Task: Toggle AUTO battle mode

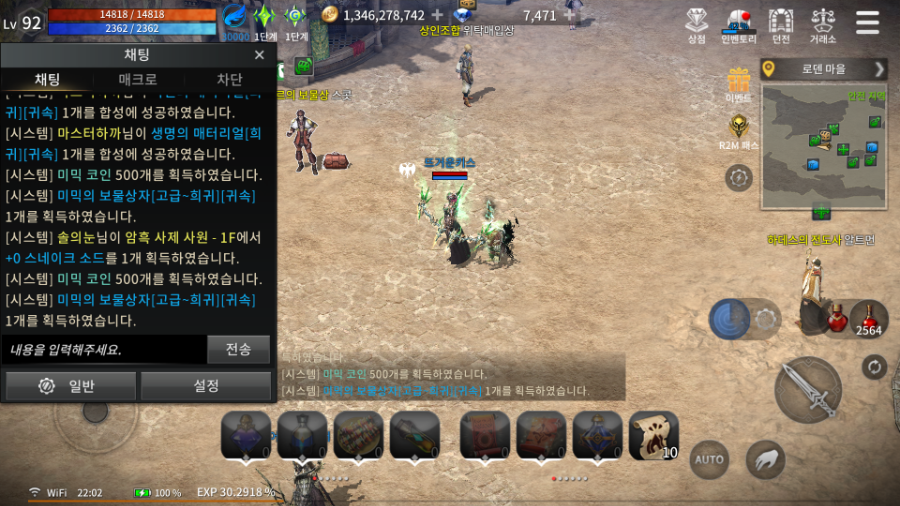Action: (709, 459)
